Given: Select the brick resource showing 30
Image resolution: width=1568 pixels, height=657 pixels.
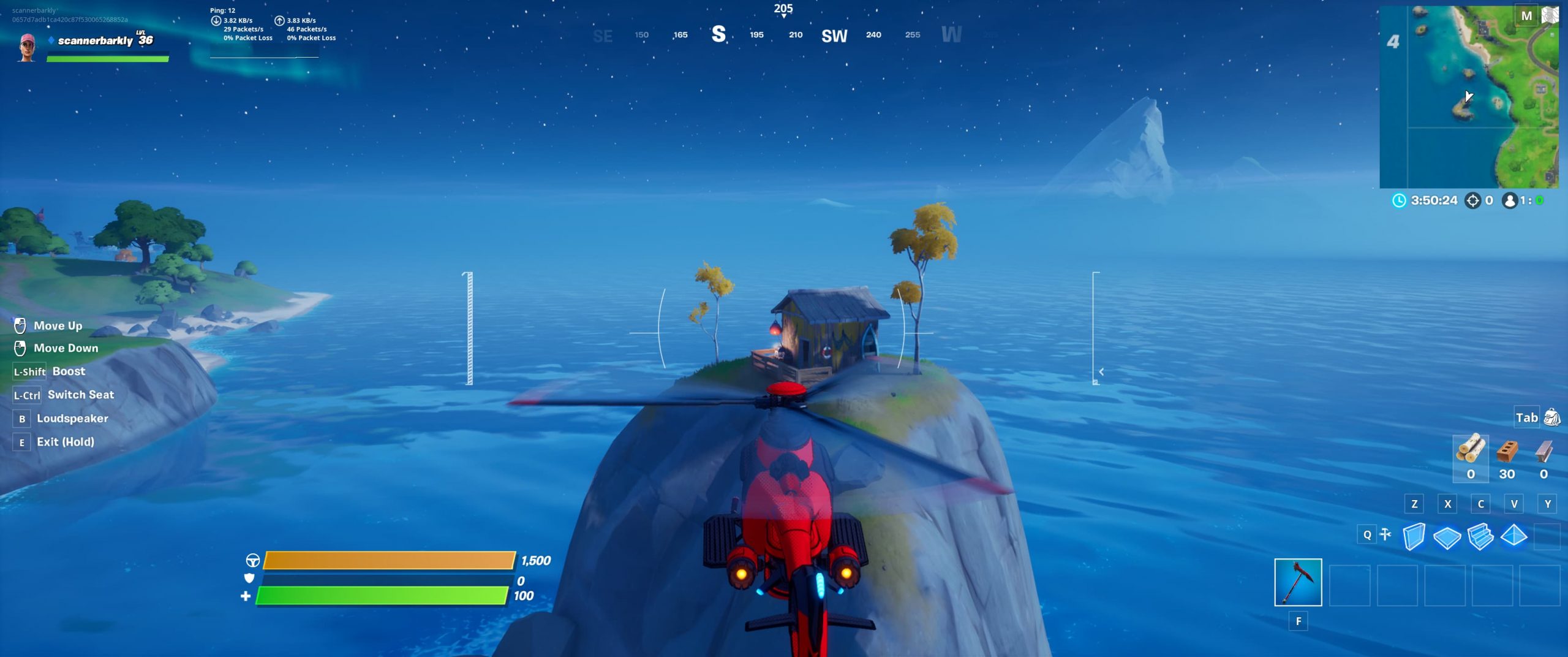Looking at the screenshot, I should pyautogui.click(x=1507, y=457).
